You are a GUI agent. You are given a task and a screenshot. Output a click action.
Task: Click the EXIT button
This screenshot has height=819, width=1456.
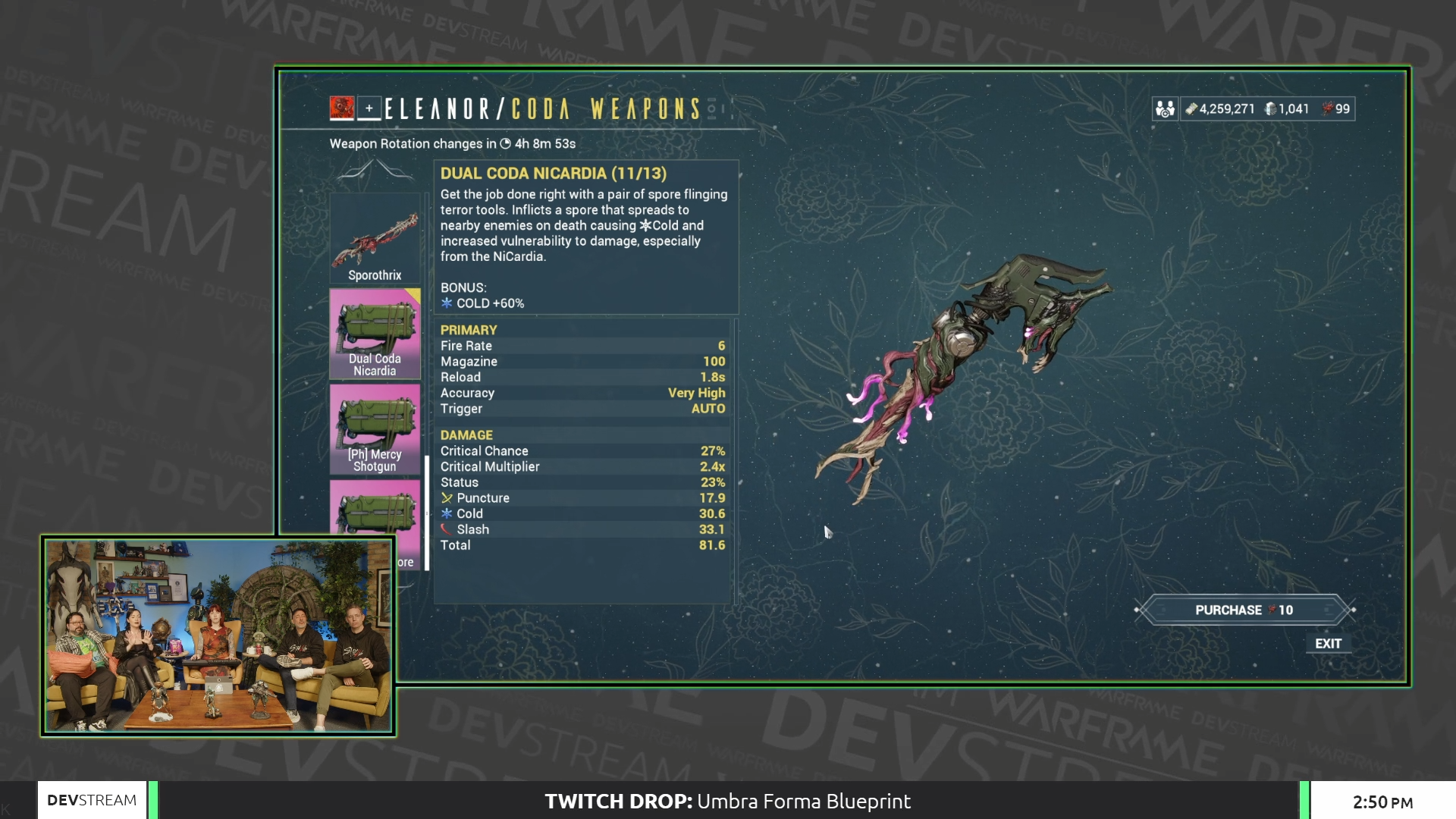[1329, 644]
